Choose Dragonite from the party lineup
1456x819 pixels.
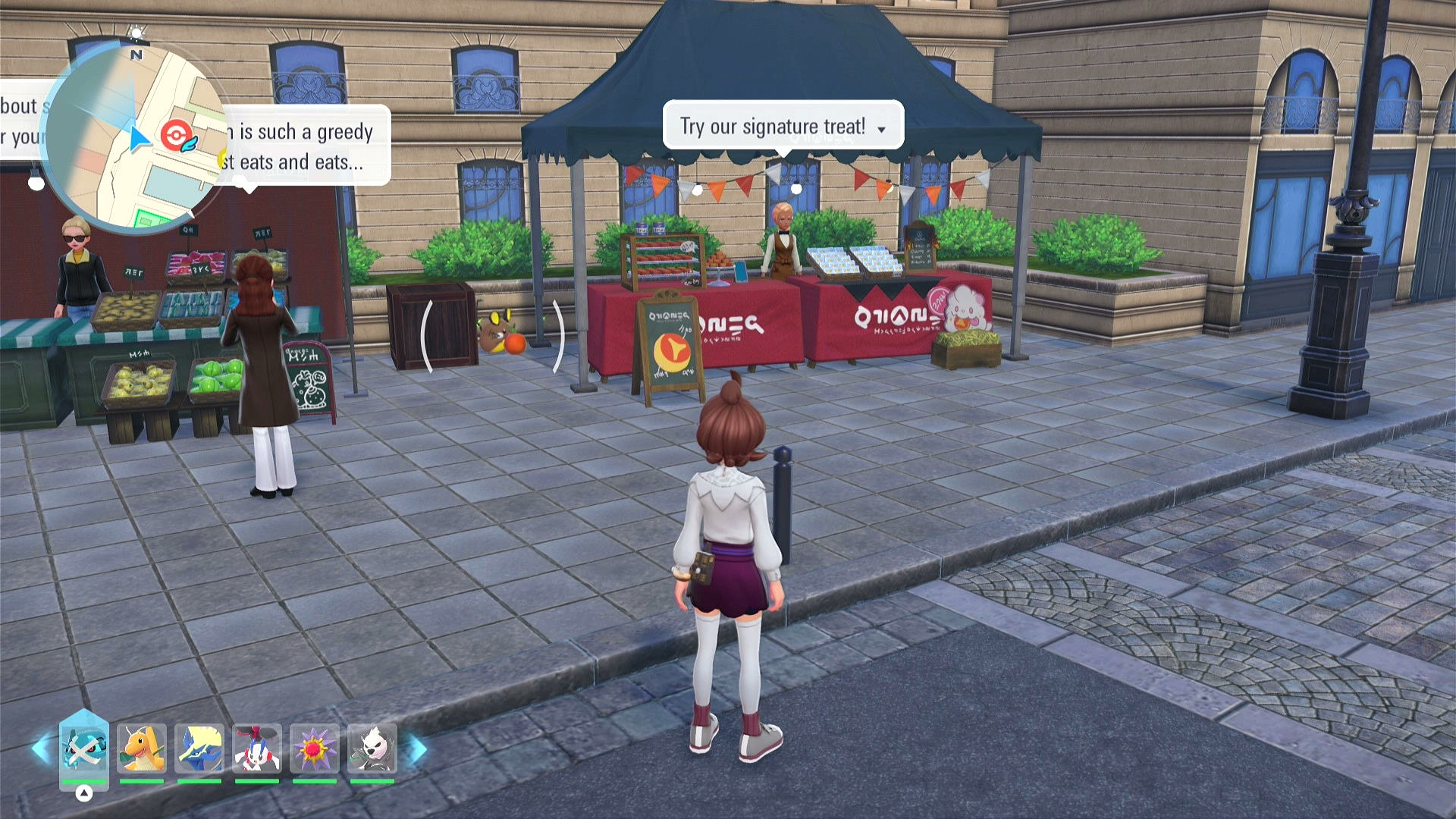(x=142, y=748)
